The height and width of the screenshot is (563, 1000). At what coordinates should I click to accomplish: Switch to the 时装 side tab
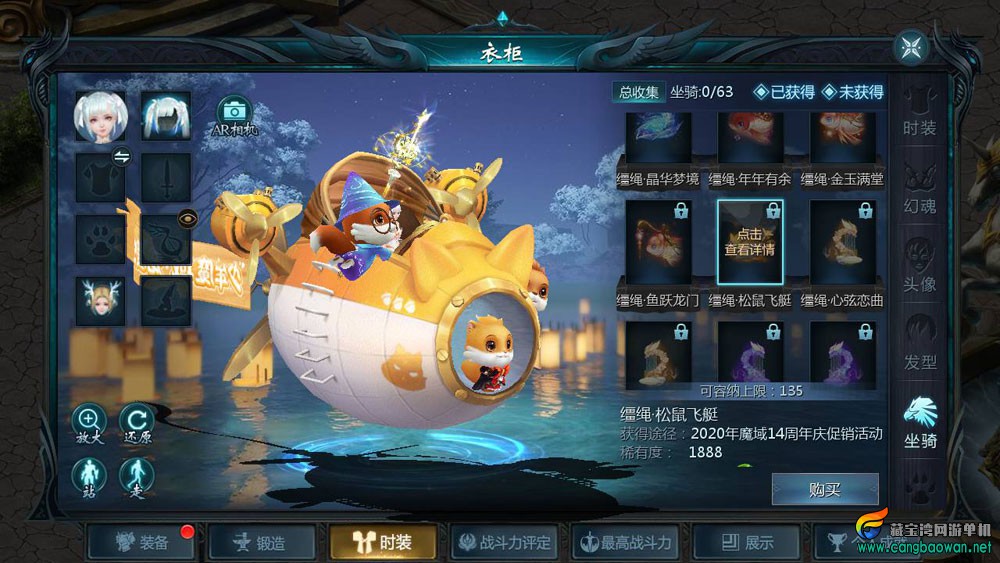[x=919, y=113]
